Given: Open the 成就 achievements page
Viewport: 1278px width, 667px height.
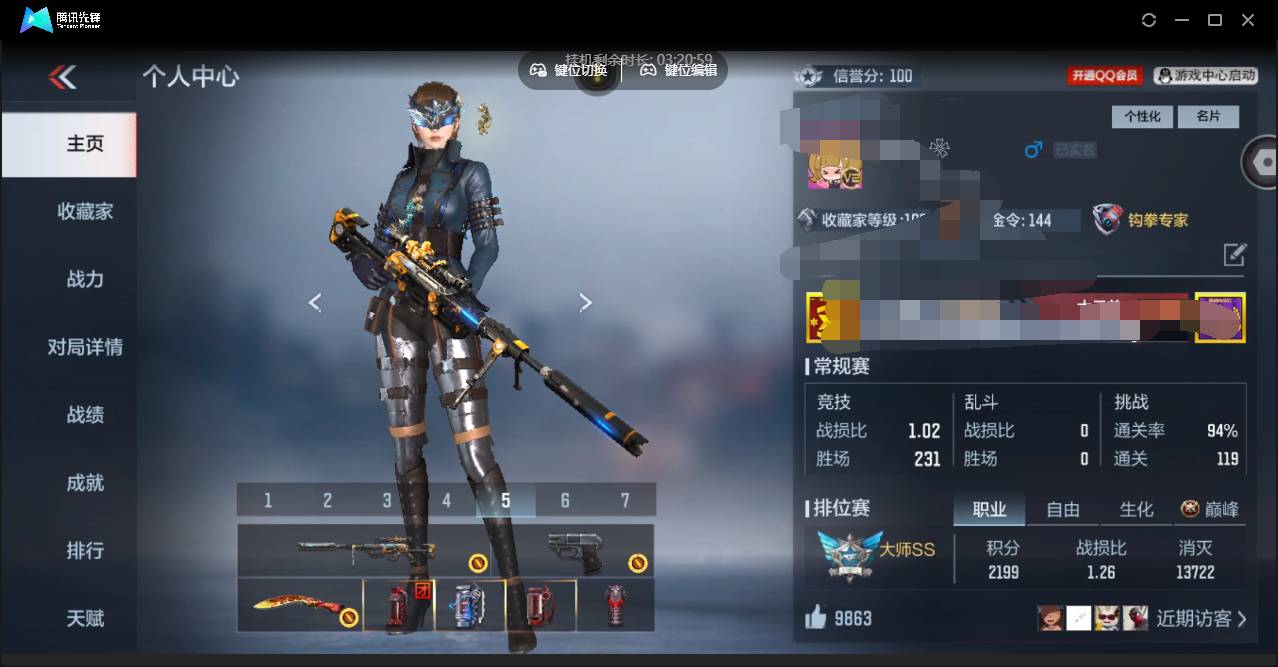Looking at the screenshot, I should point(85,482).
